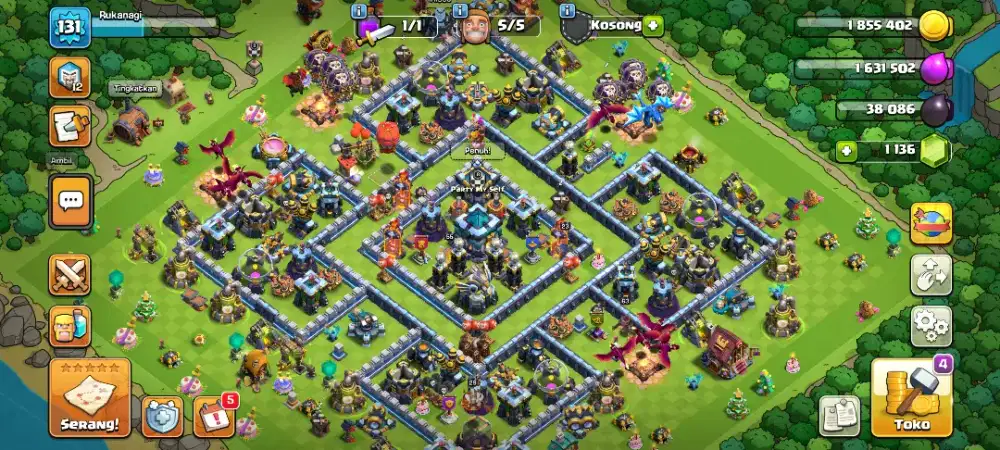Viewport: 1000px width, 450px height.
Task: Show info for the Kosong shield status
Action: pos(567,9)
